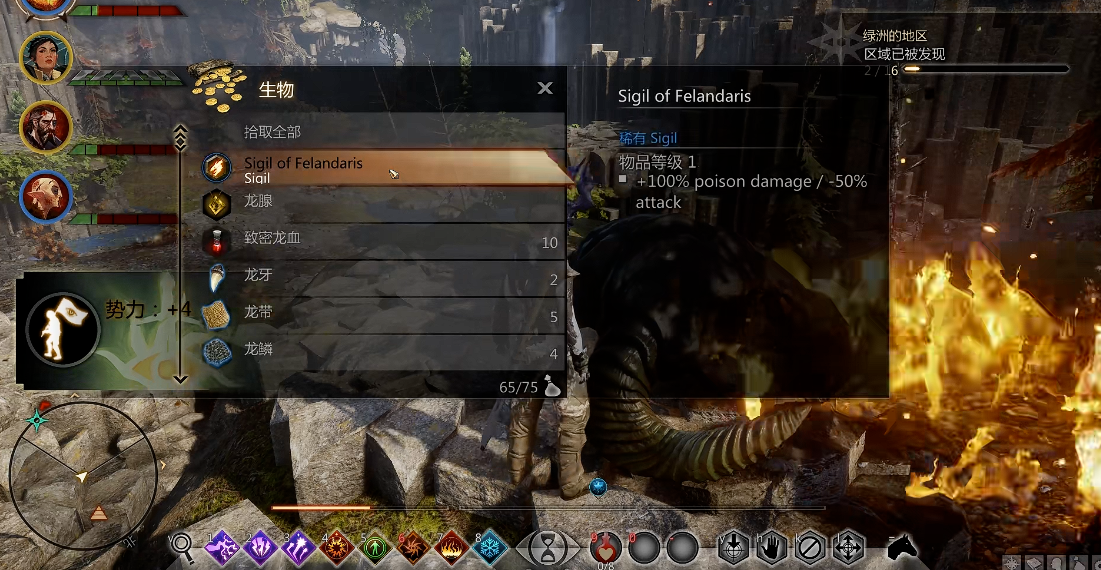Summon the mount with the horse icon
The width and height of the screenshot is (1101, 570).
coord(902,546)
